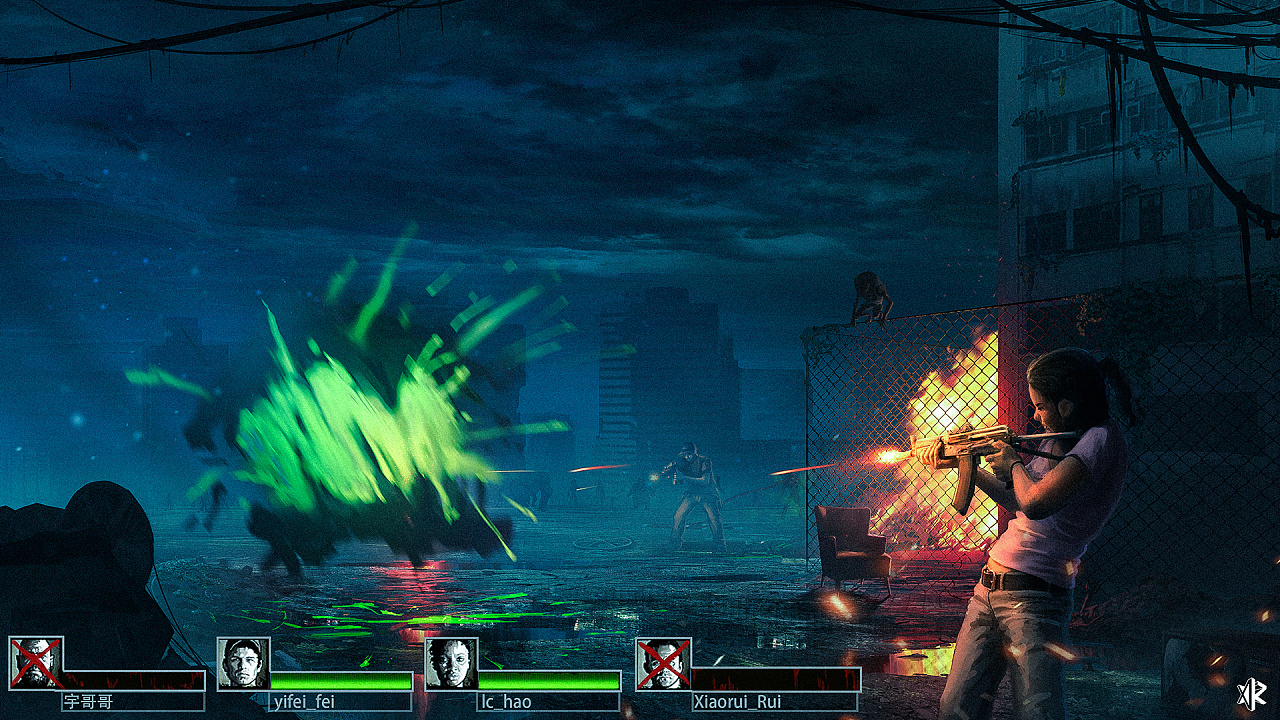
Task: Select Xiaorui_Rui's crossed-out portrait
Action: tap(662, 663)
